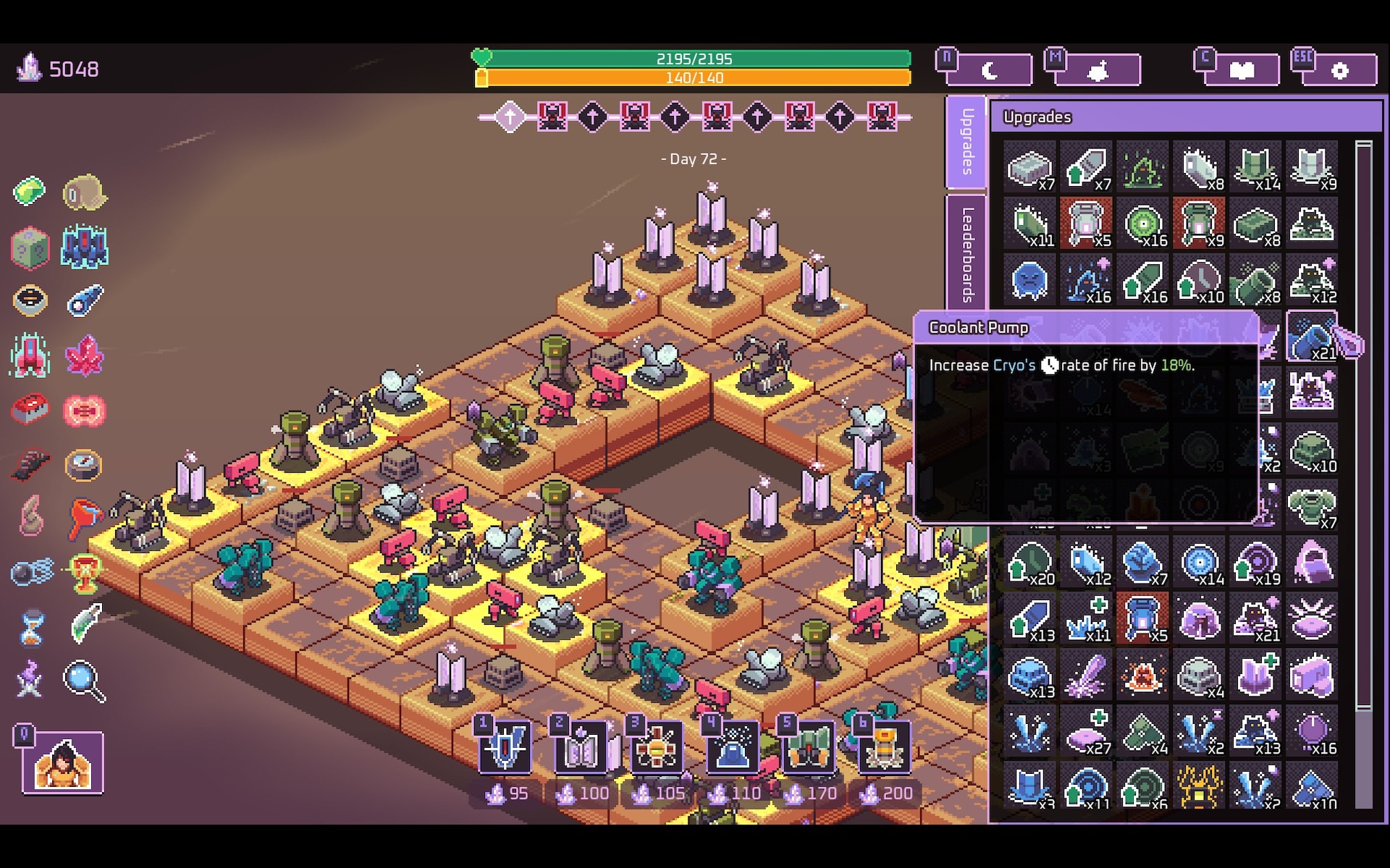The height and width of the screenshot is (868, 1390).
Task: Select the Upgrades side tab
Action: [x=966, y=142]
